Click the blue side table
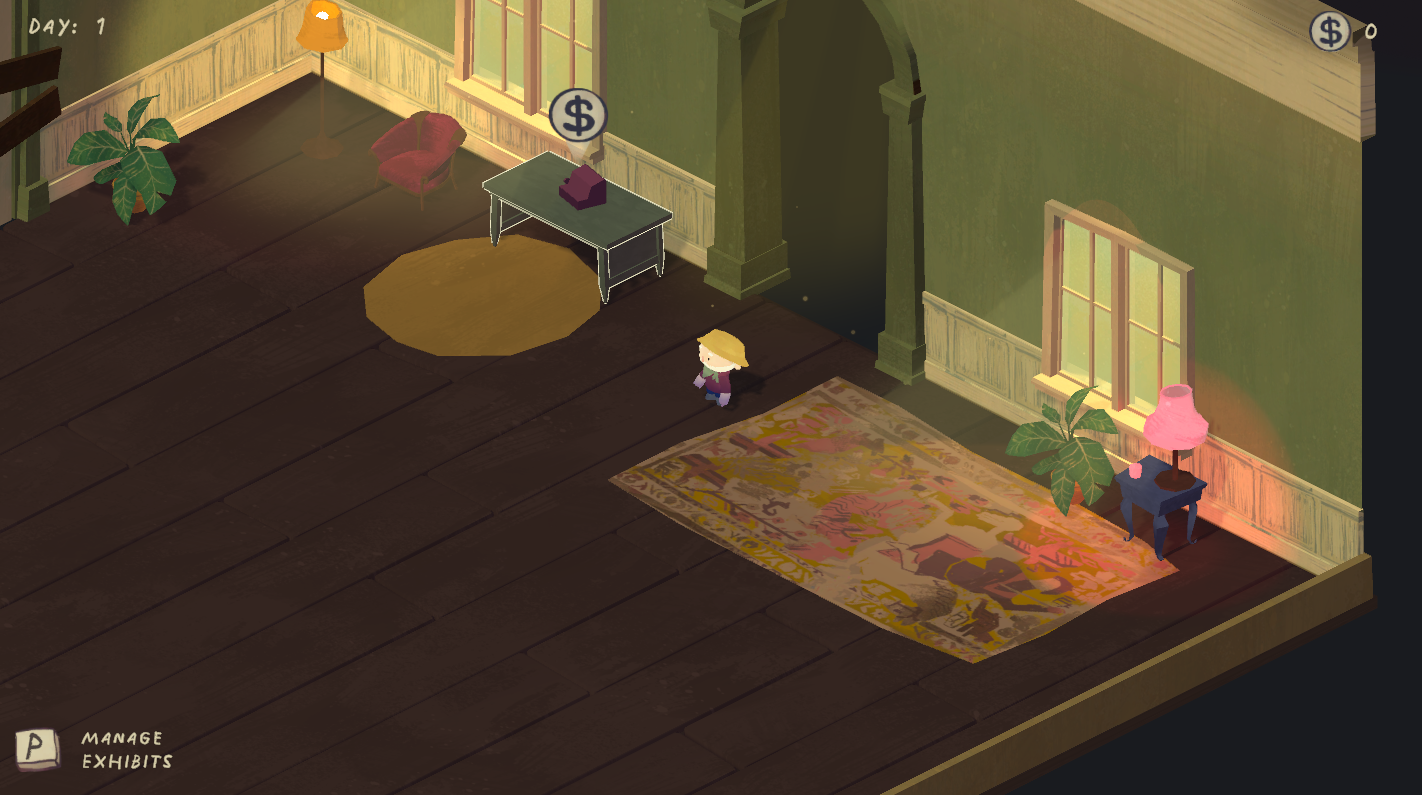 (1165, 495)
